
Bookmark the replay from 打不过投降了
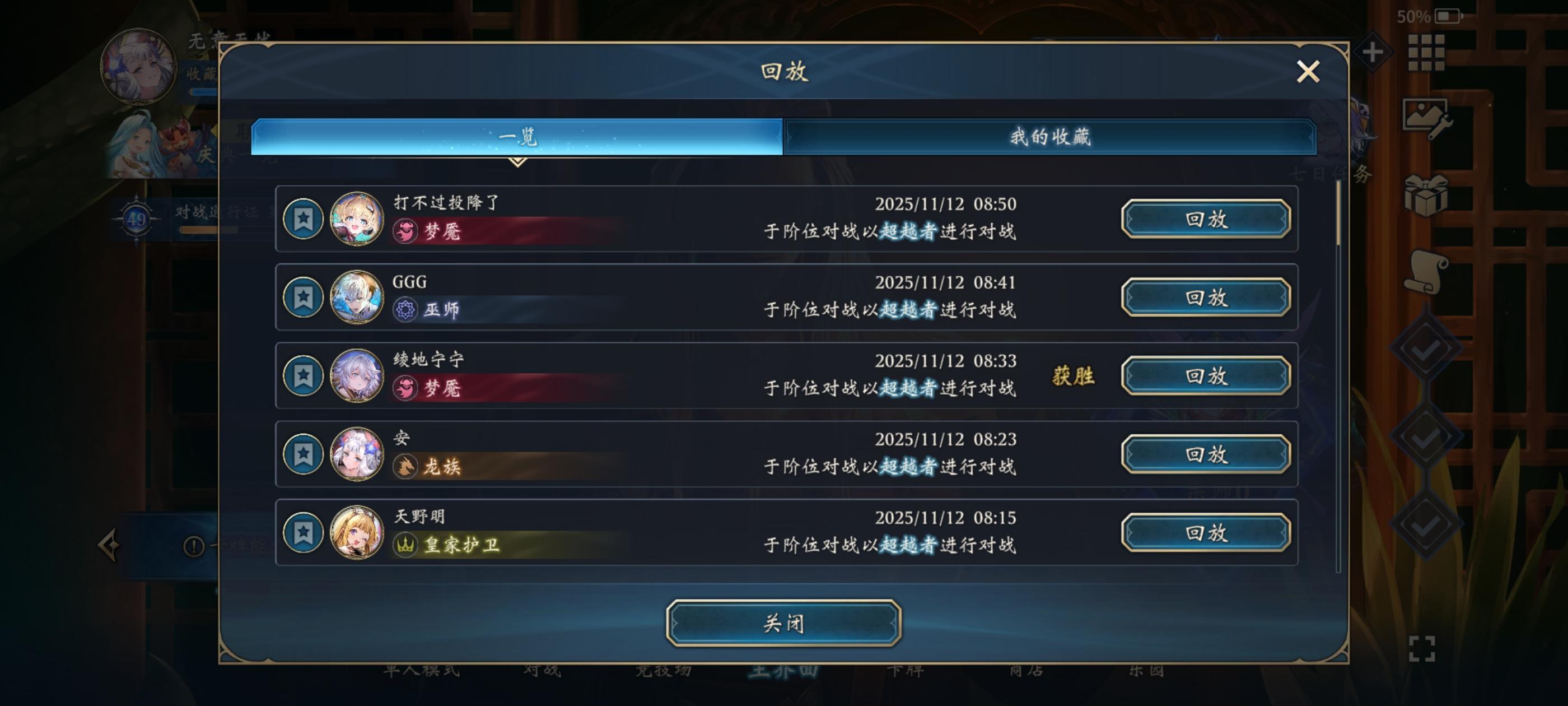click(x=302, y=219)
